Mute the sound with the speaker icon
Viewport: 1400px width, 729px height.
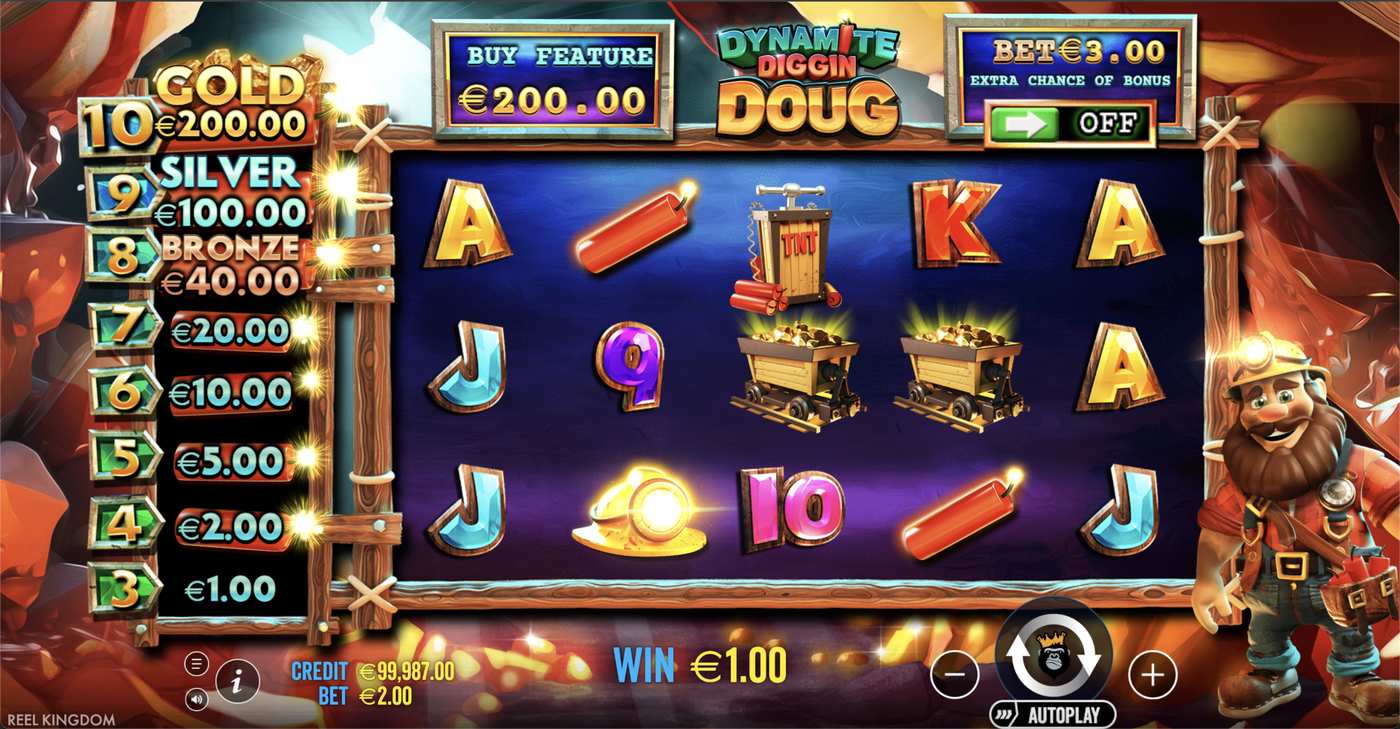tap(196, 699)
